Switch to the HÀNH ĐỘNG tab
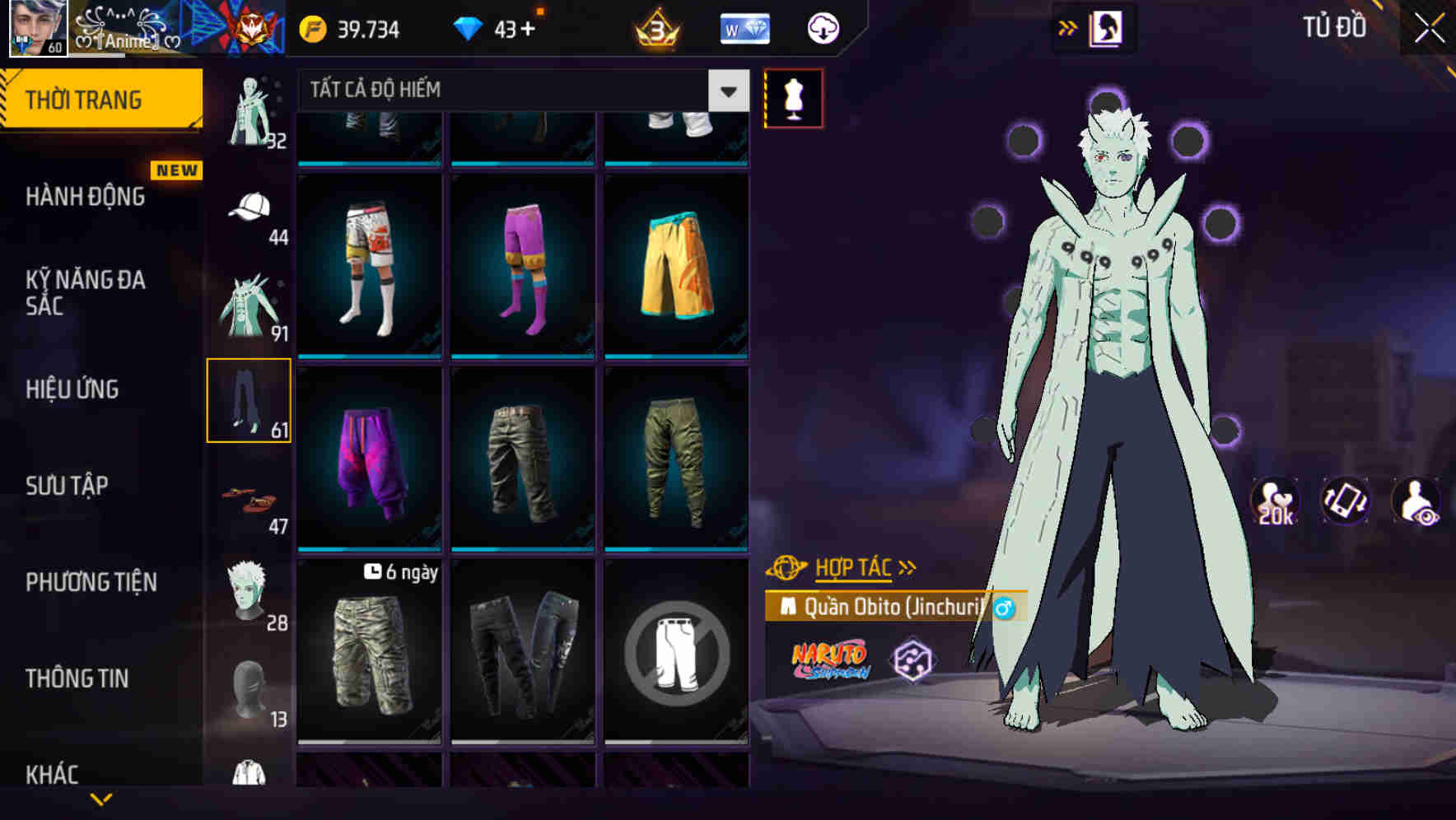The width and height of the screenshot is (1456, 820). 84,196
